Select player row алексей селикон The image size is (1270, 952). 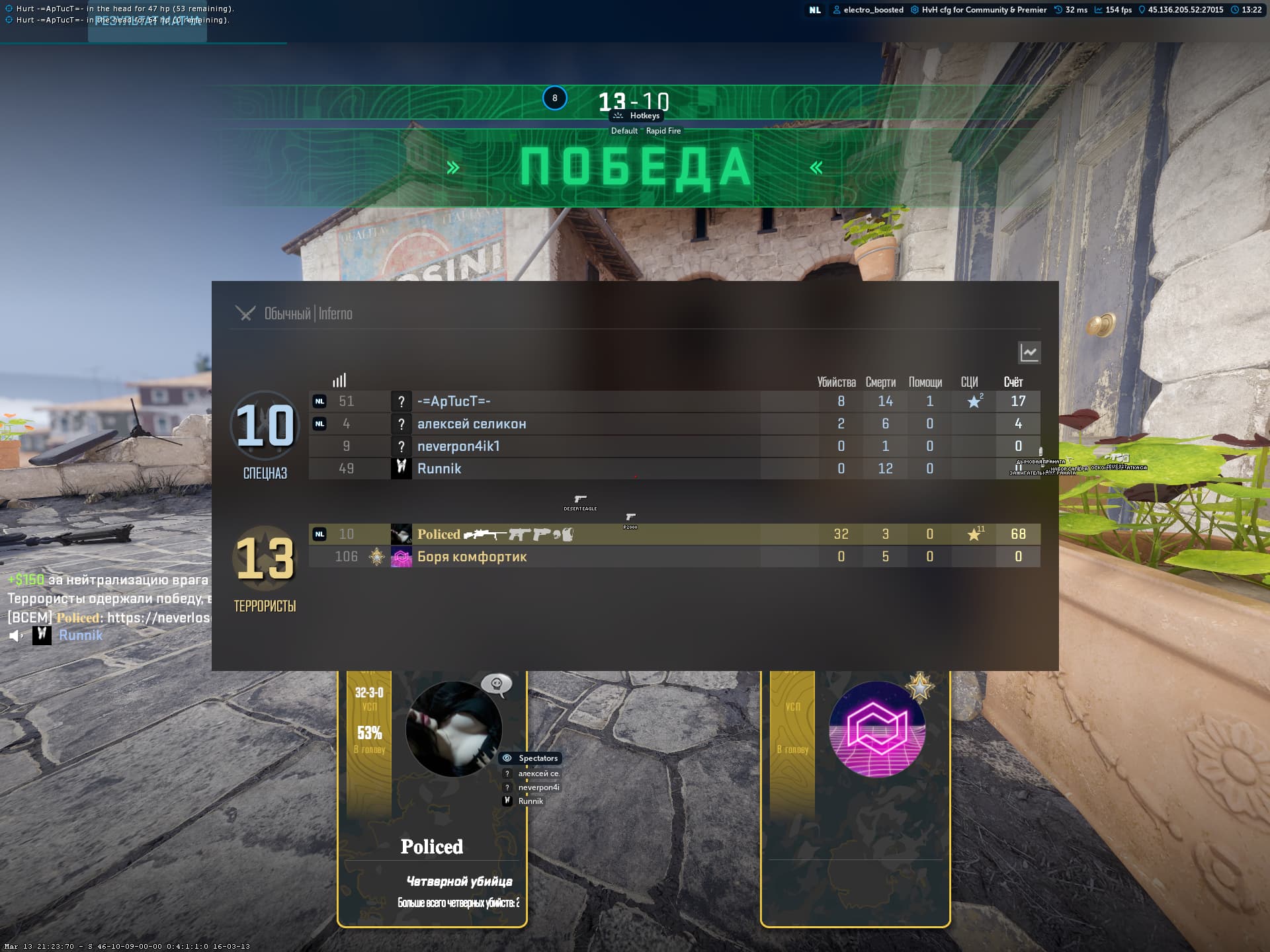point(471,424)
